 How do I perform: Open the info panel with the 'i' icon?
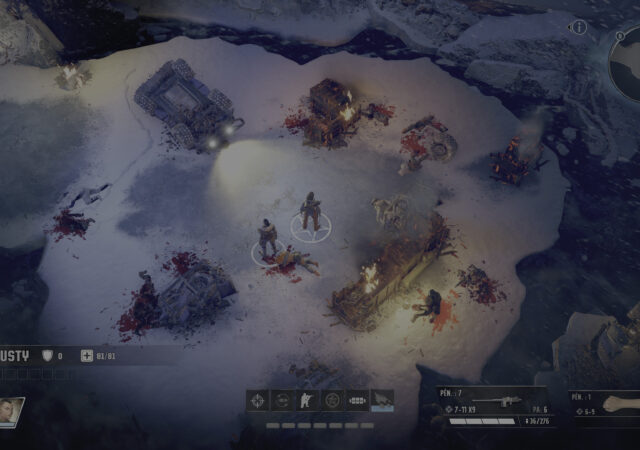pos(578,27)
